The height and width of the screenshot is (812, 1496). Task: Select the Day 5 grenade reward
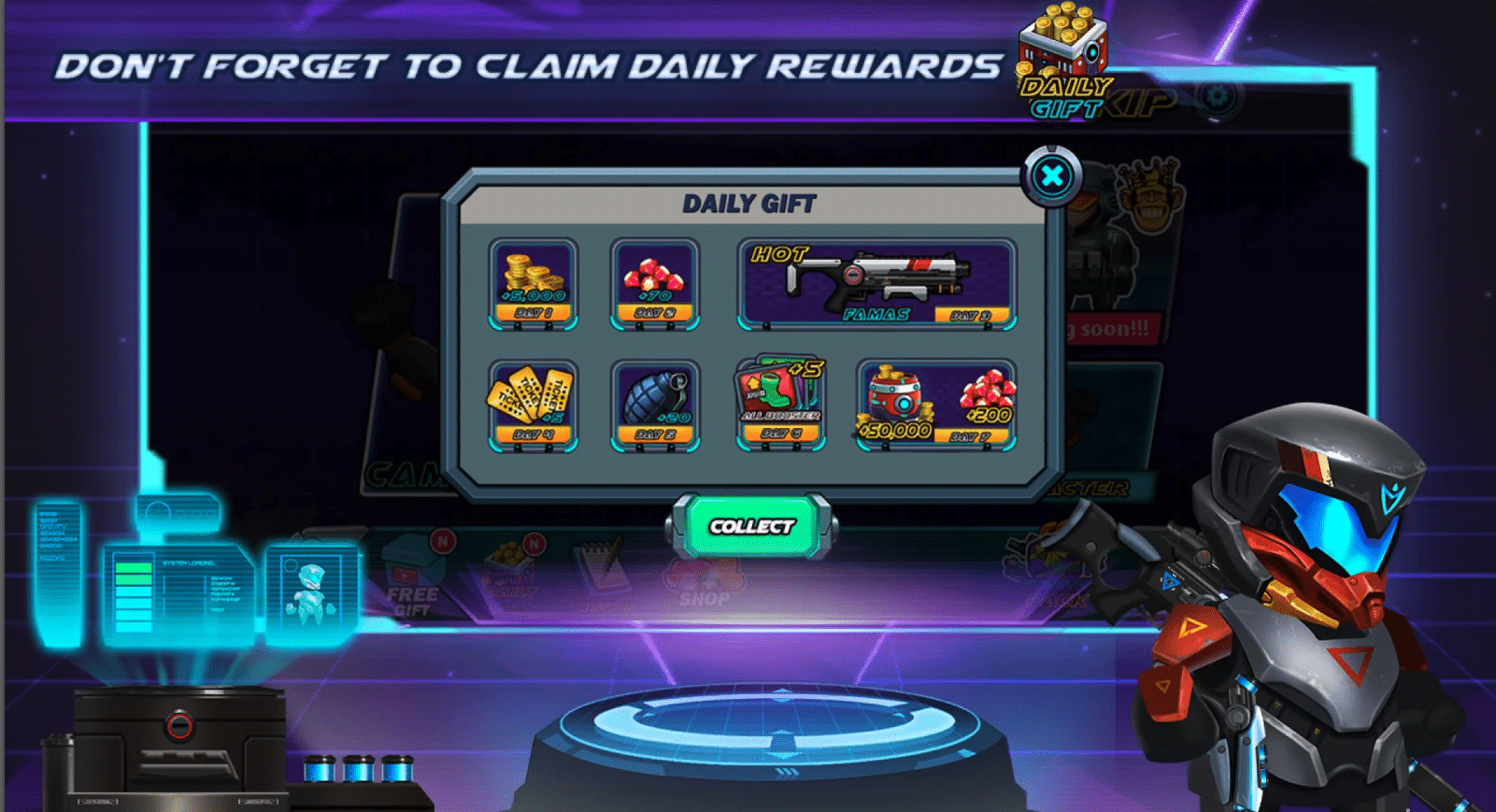(654, 405)
